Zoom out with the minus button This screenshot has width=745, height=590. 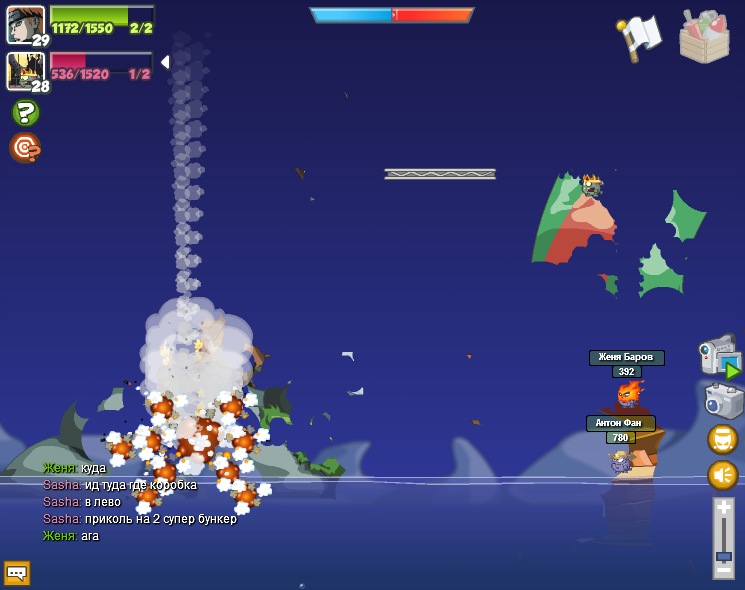(x=723, y=571)
